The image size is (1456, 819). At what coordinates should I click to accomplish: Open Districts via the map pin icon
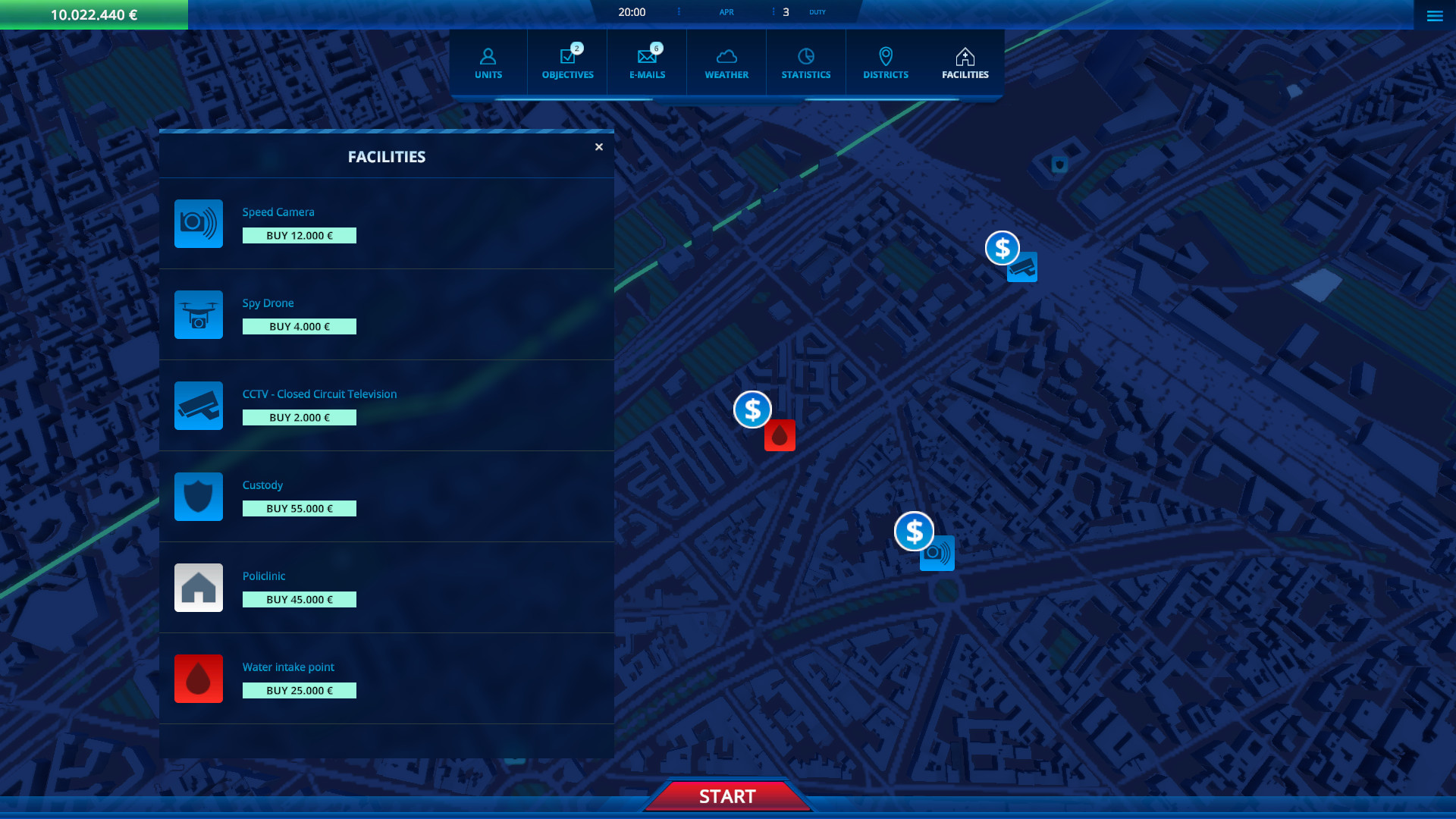click(885, 61)
